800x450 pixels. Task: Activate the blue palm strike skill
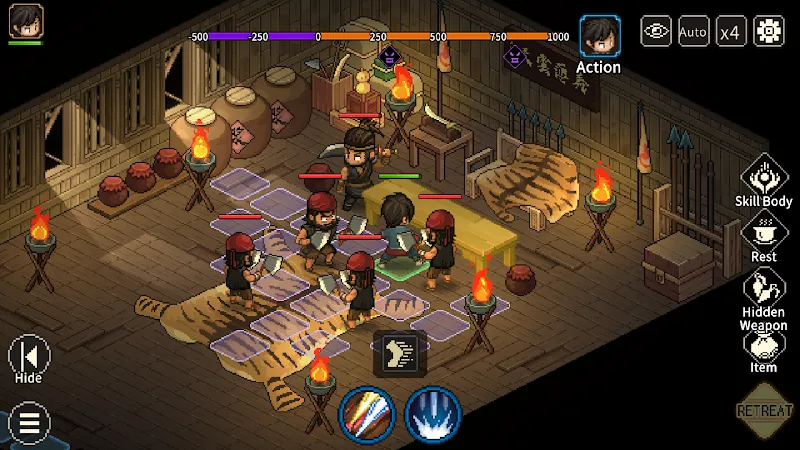click(x=432, y=414)
